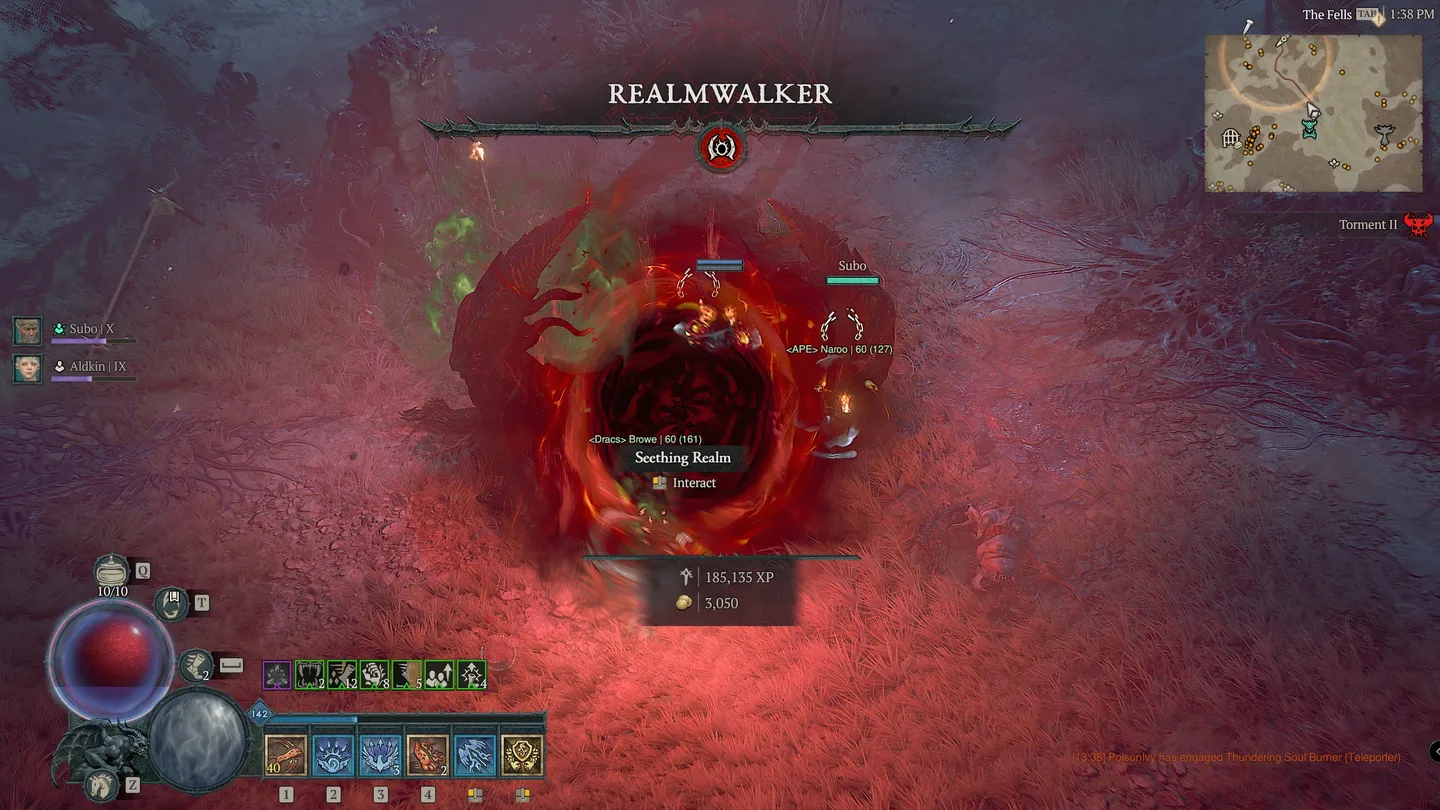
Task: Select Aldkin's party portrait
Action: [27, 368]
